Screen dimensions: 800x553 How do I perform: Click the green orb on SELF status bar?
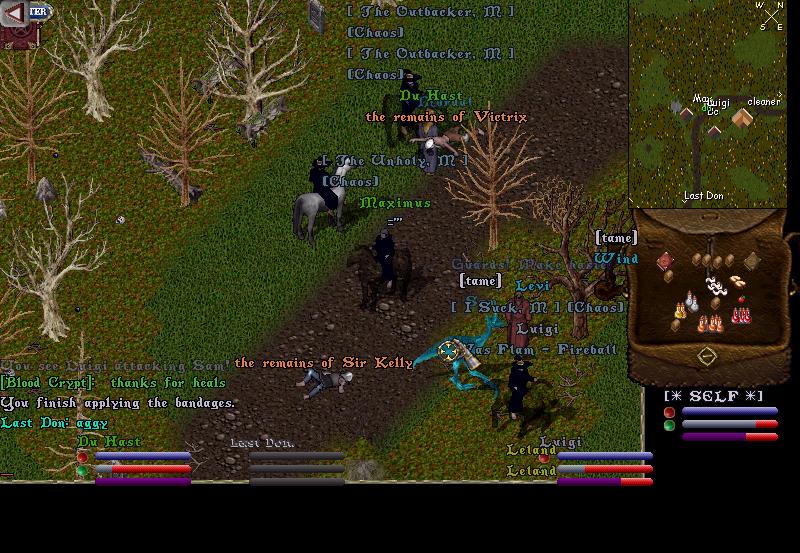pos(669,425)
